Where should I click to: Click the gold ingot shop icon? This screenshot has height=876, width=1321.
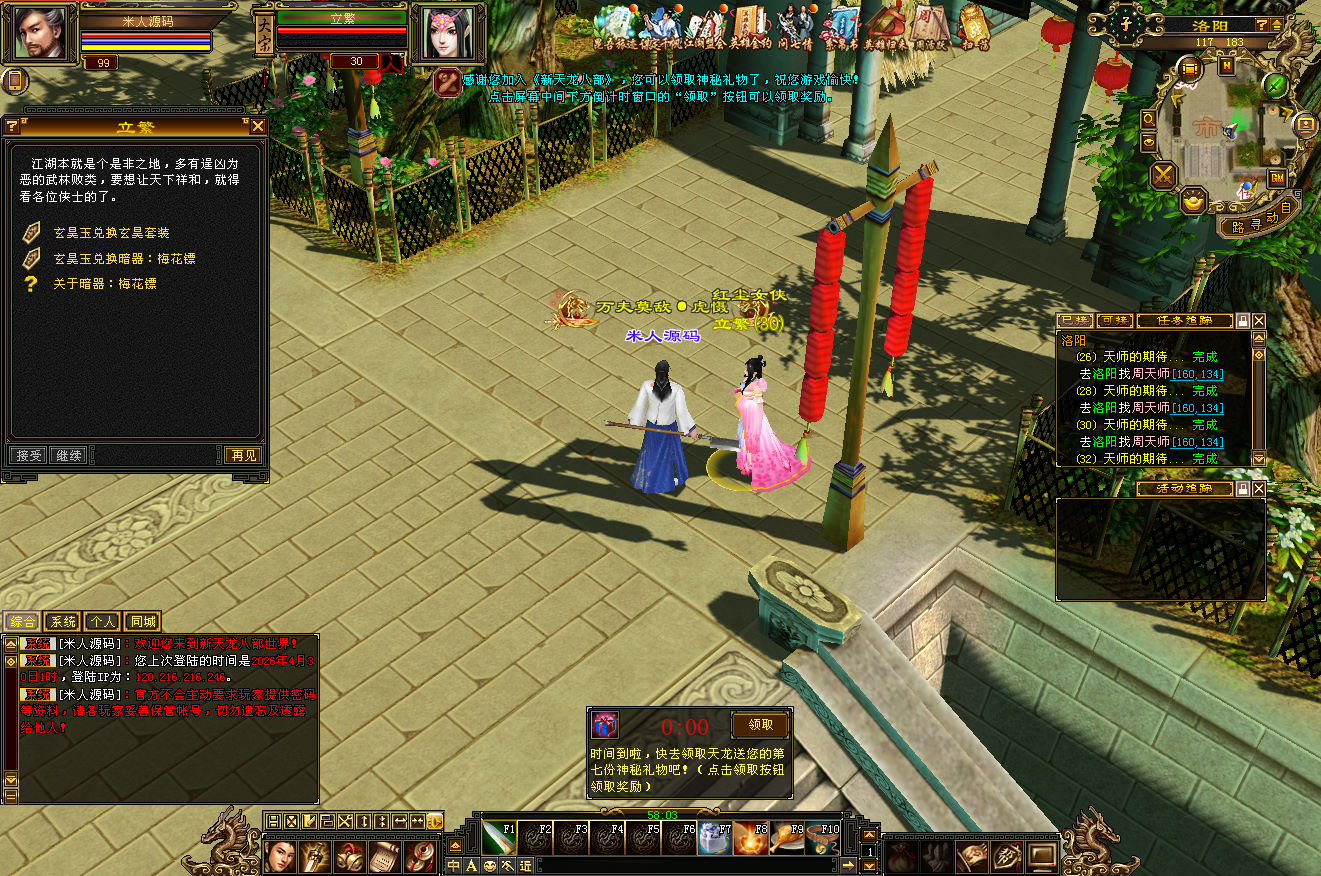1192,202
